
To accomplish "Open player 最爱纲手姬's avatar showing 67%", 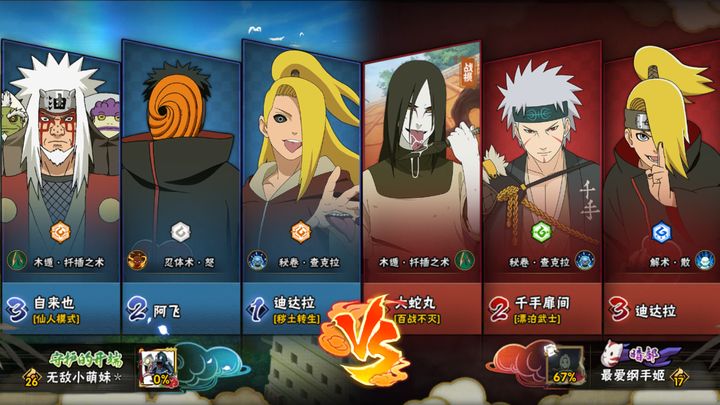I will coord(564,368).
